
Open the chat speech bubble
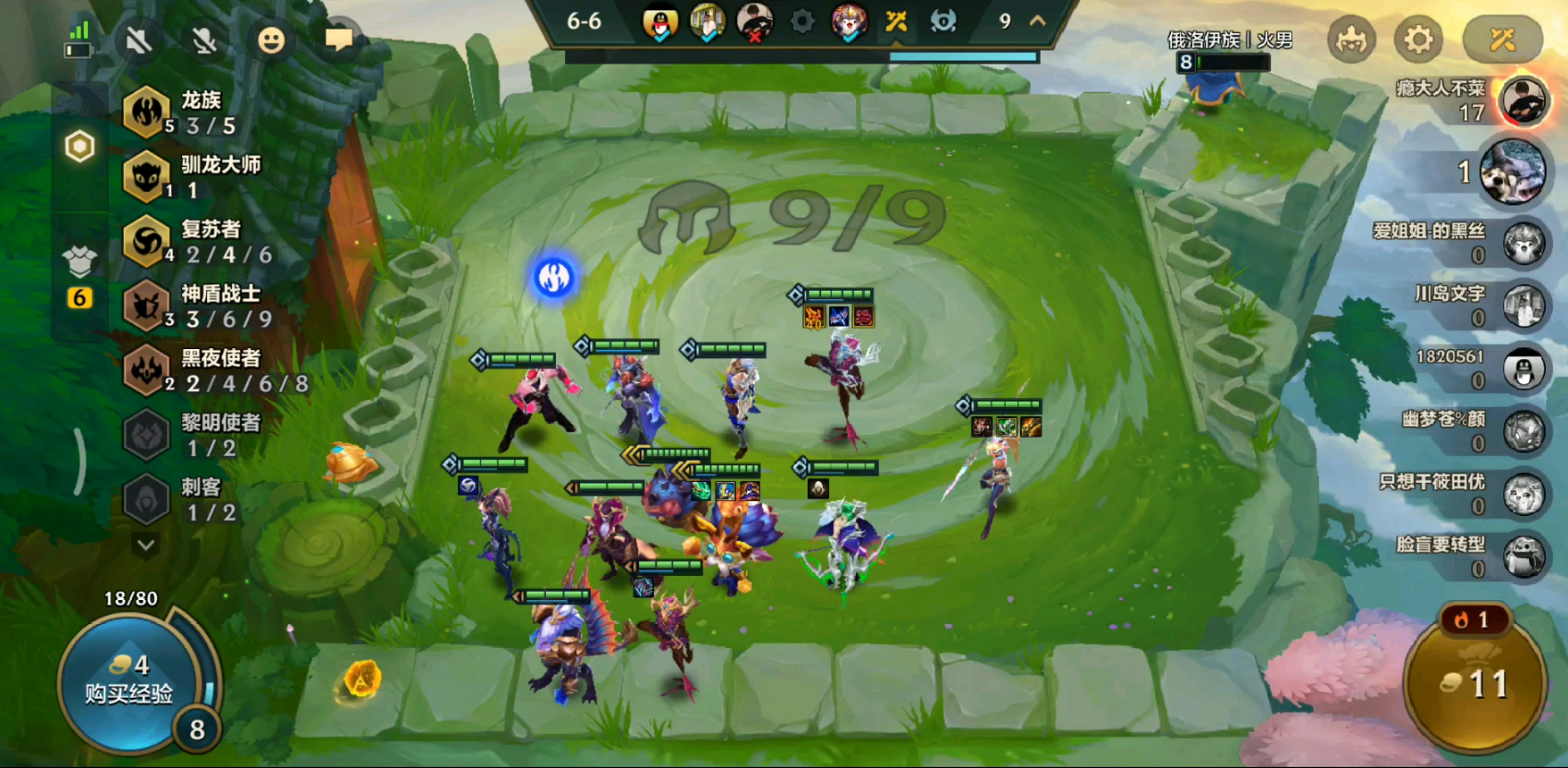pos(338,39)
